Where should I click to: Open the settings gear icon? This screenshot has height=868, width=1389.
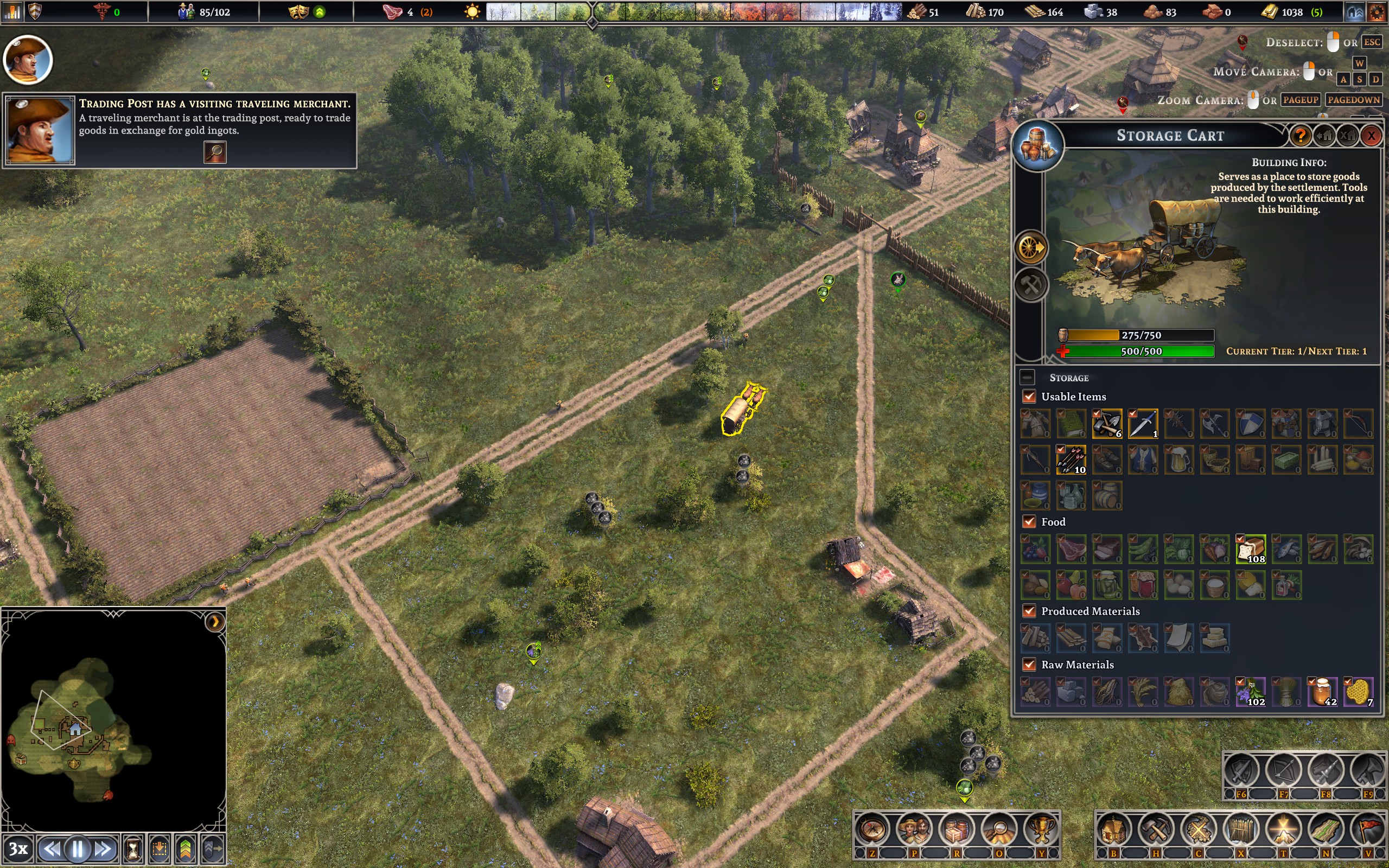coord(1377,12)
